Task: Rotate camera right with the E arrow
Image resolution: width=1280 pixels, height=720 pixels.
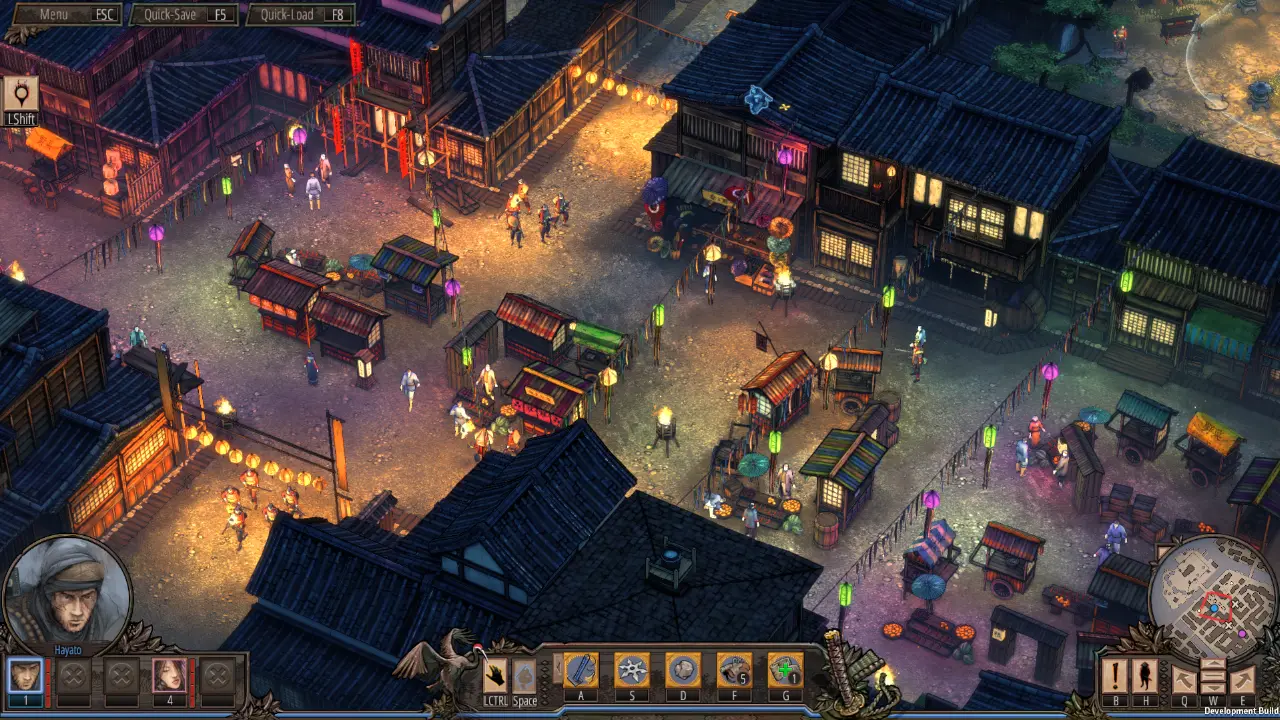Action: coord(1243,679)
